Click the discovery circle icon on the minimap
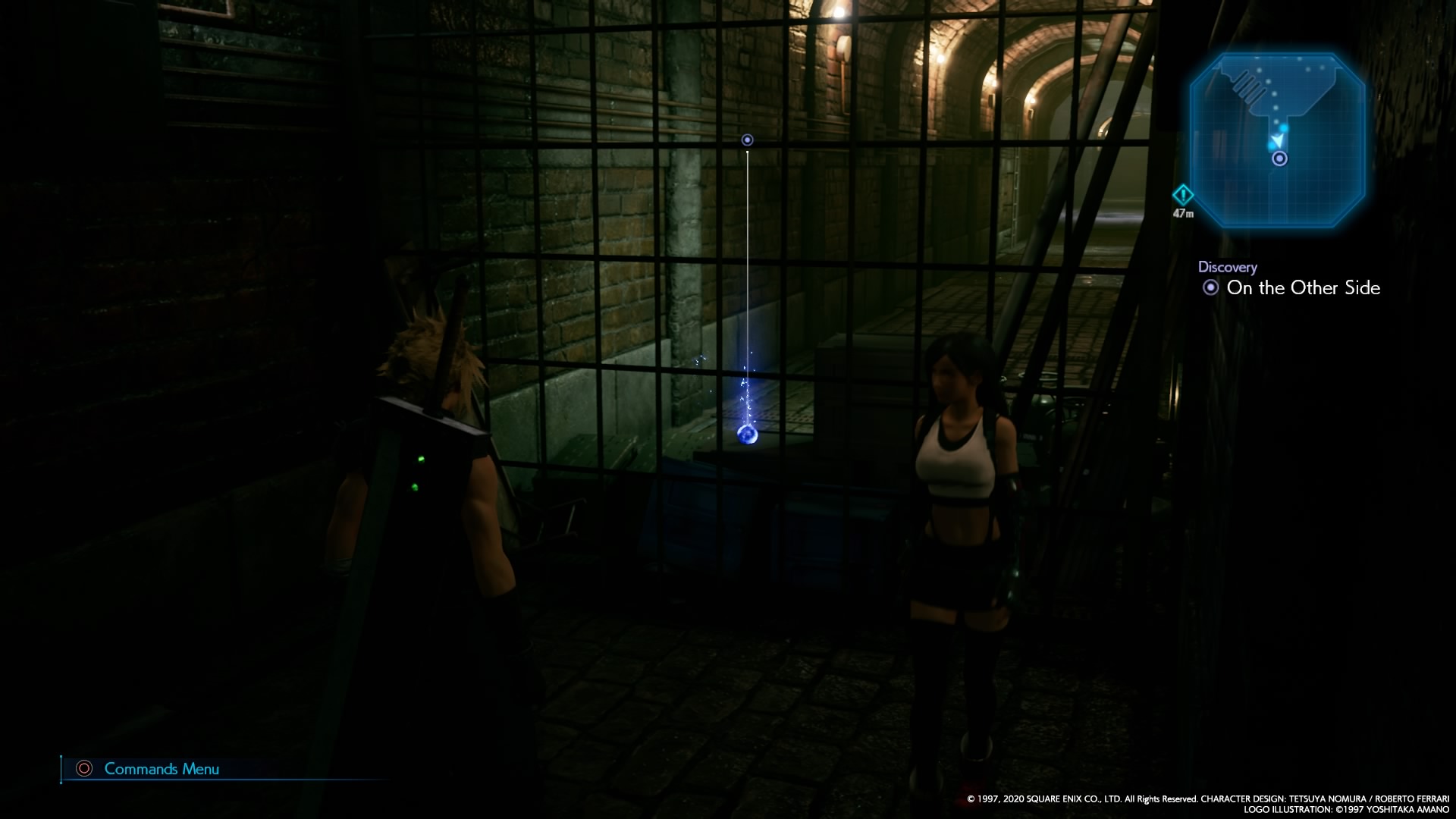1456x819 pixels. click(1279, 159)
